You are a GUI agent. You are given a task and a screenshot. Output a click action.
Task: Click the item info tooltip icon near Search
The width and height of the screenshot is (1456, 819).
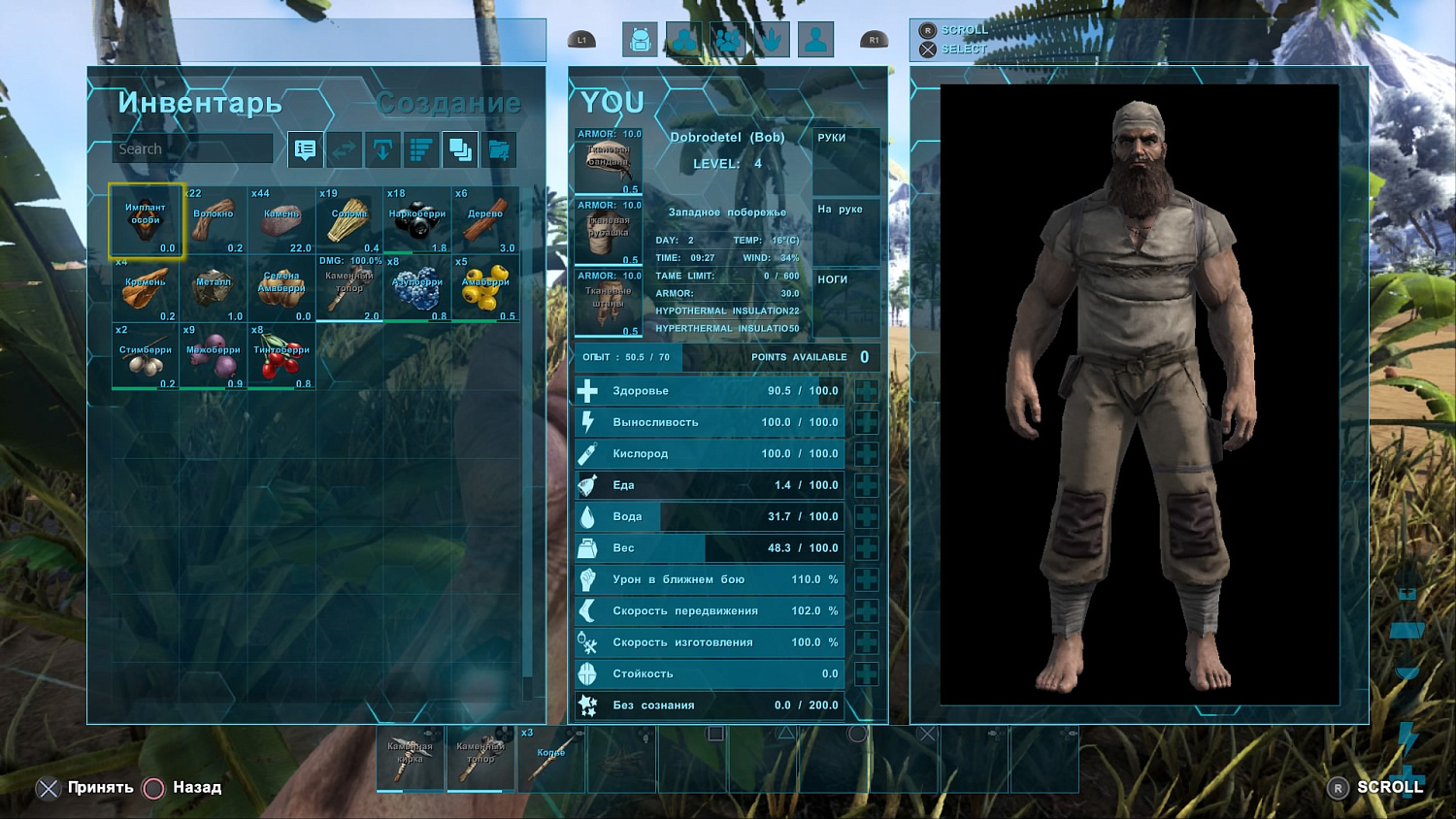pos(304,149)
